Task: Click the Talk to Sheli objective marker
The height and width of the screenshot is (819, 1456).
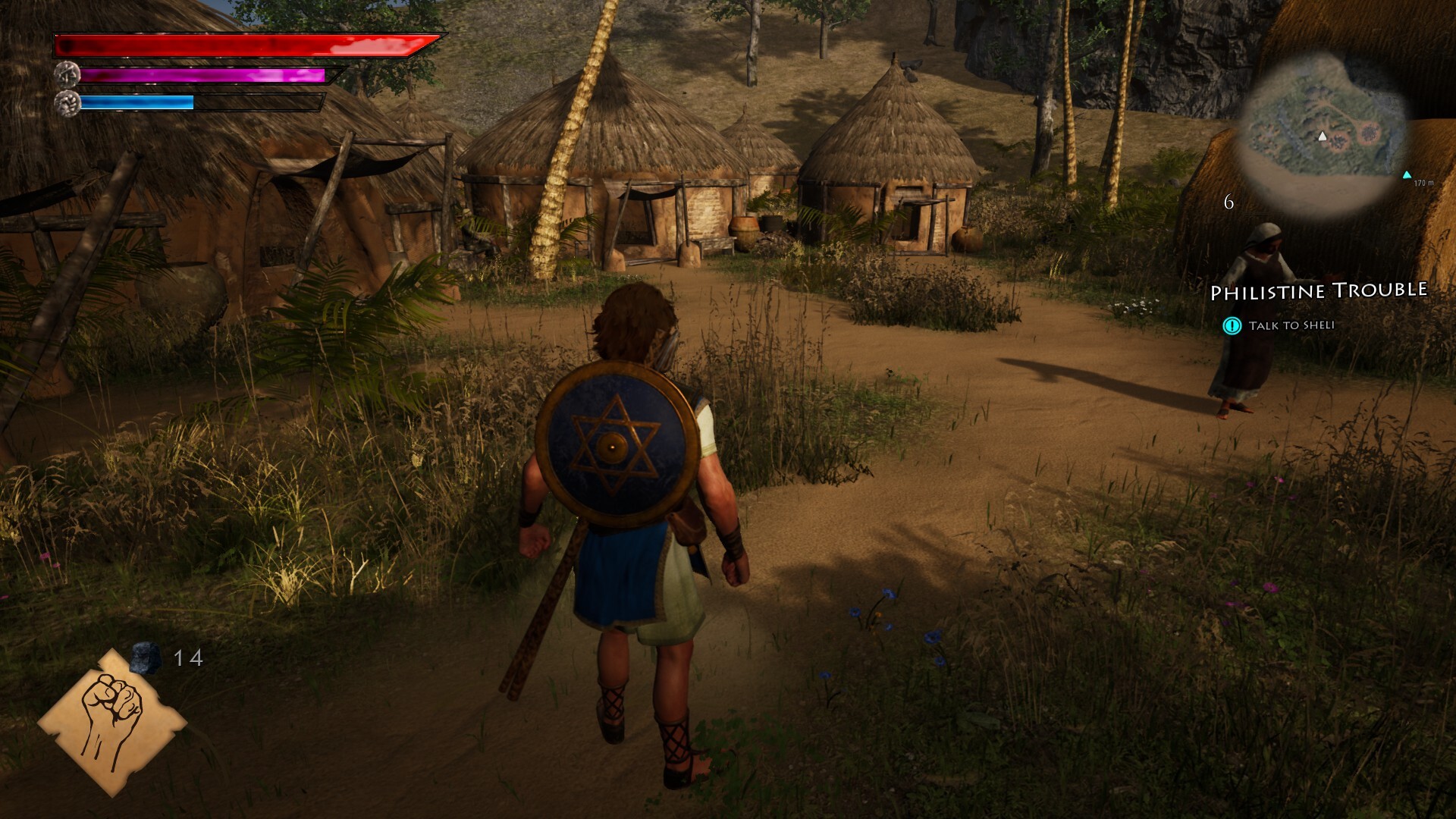Action: click(x=1232, y=326)
